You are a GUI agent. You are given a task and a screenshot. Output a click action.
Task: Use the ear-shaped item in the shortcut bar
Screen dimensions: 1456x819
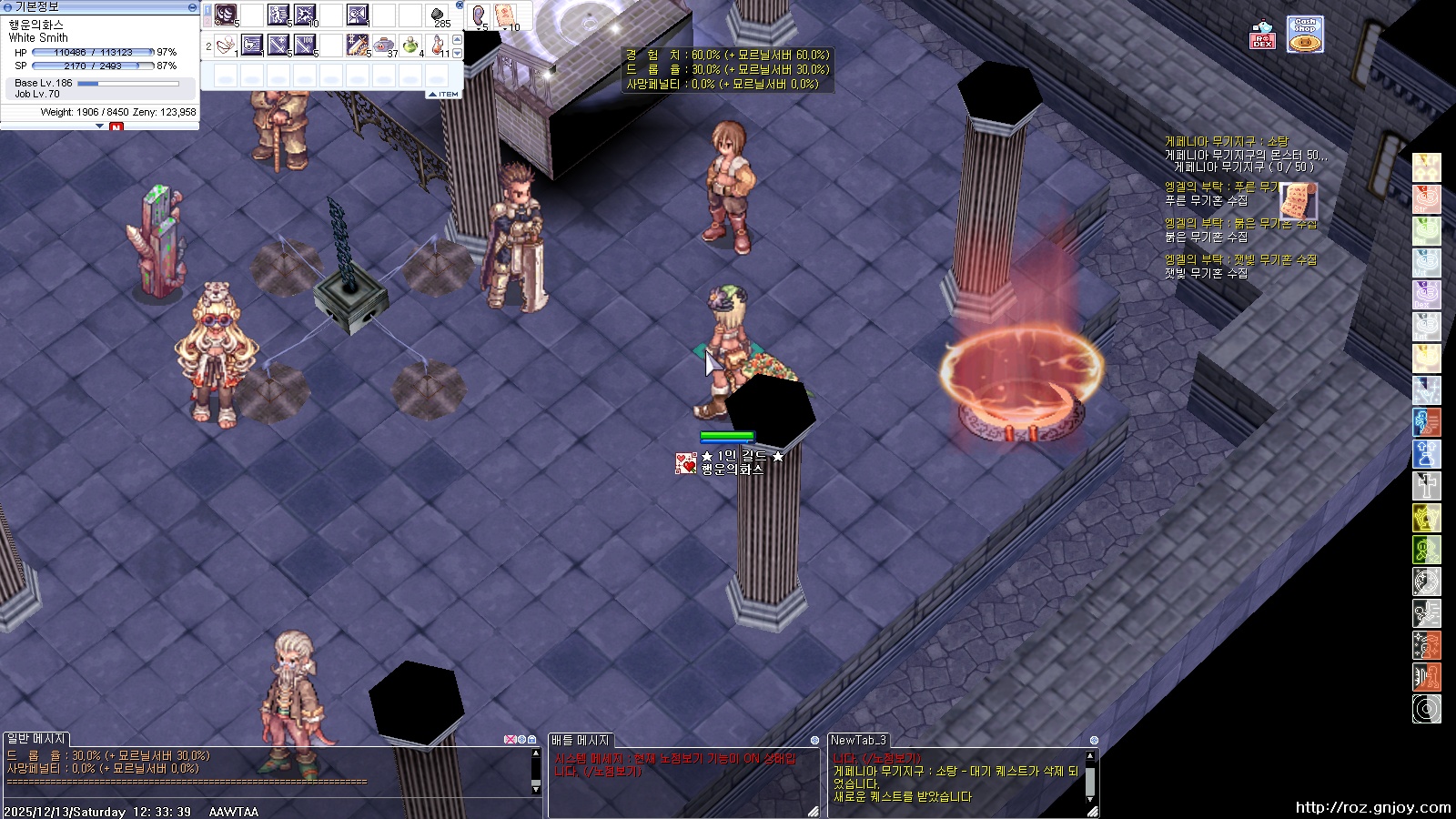pyautogui.click(x=479, y=15)
